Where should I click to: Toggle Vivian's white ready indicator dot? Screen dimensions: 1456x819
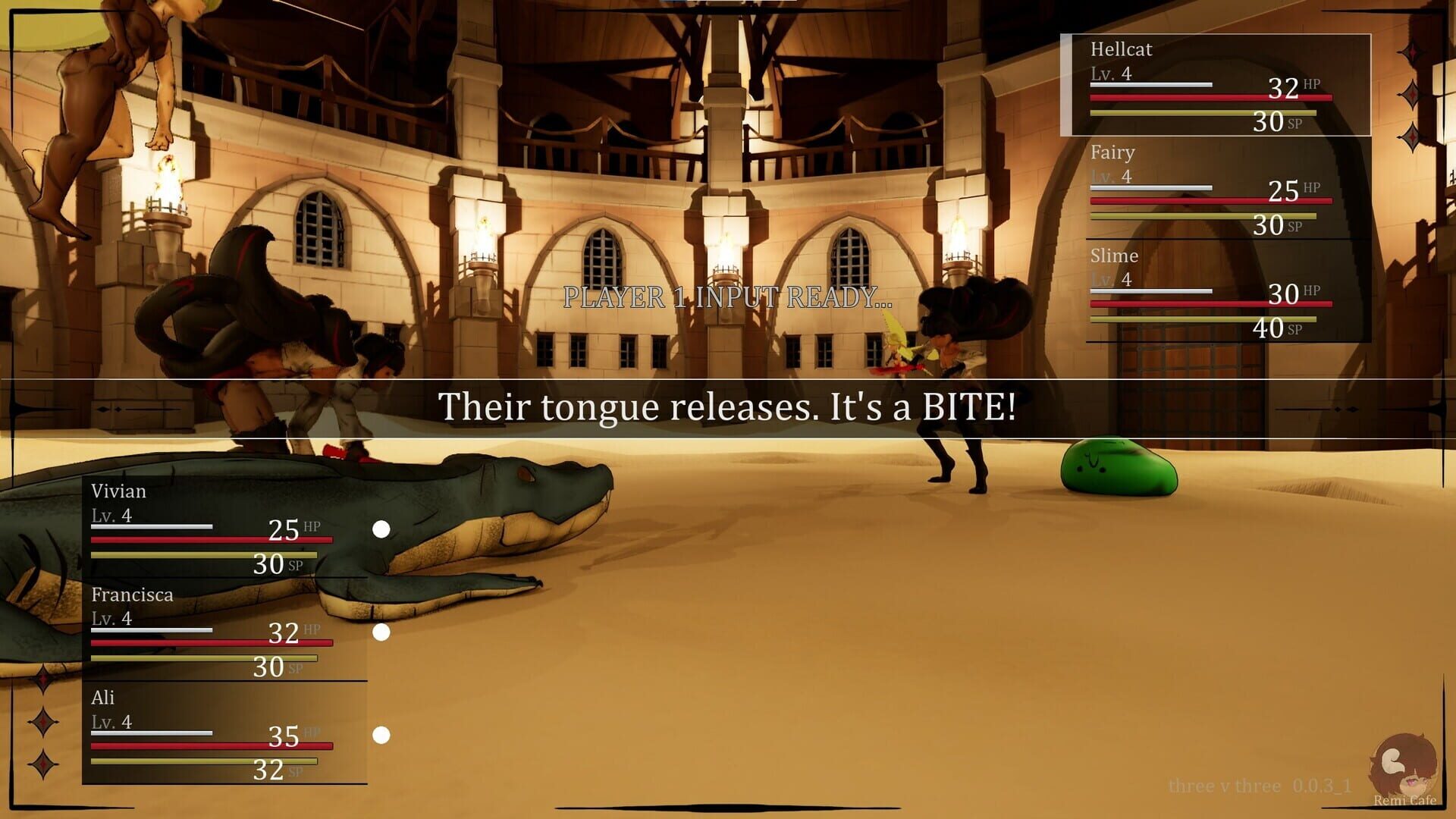click(383, 529)
